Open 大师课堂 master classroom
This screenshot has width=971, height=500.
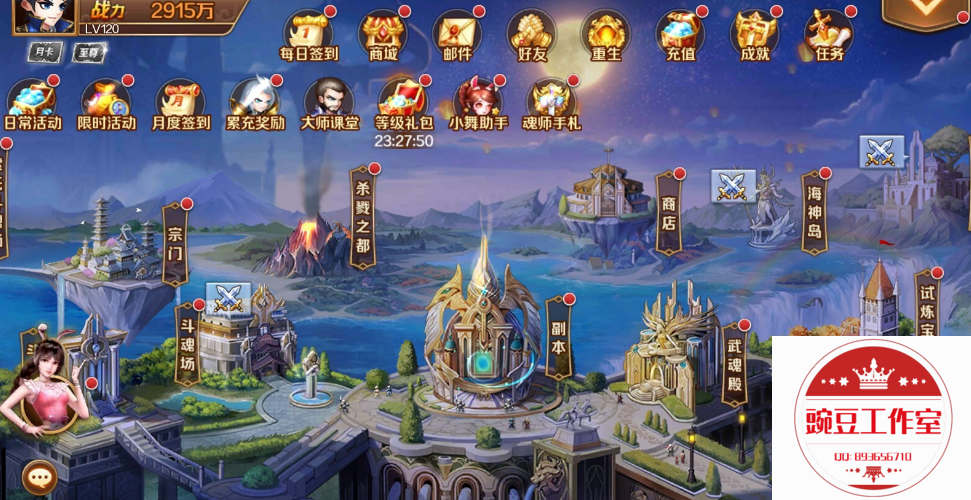coord(329,103)
